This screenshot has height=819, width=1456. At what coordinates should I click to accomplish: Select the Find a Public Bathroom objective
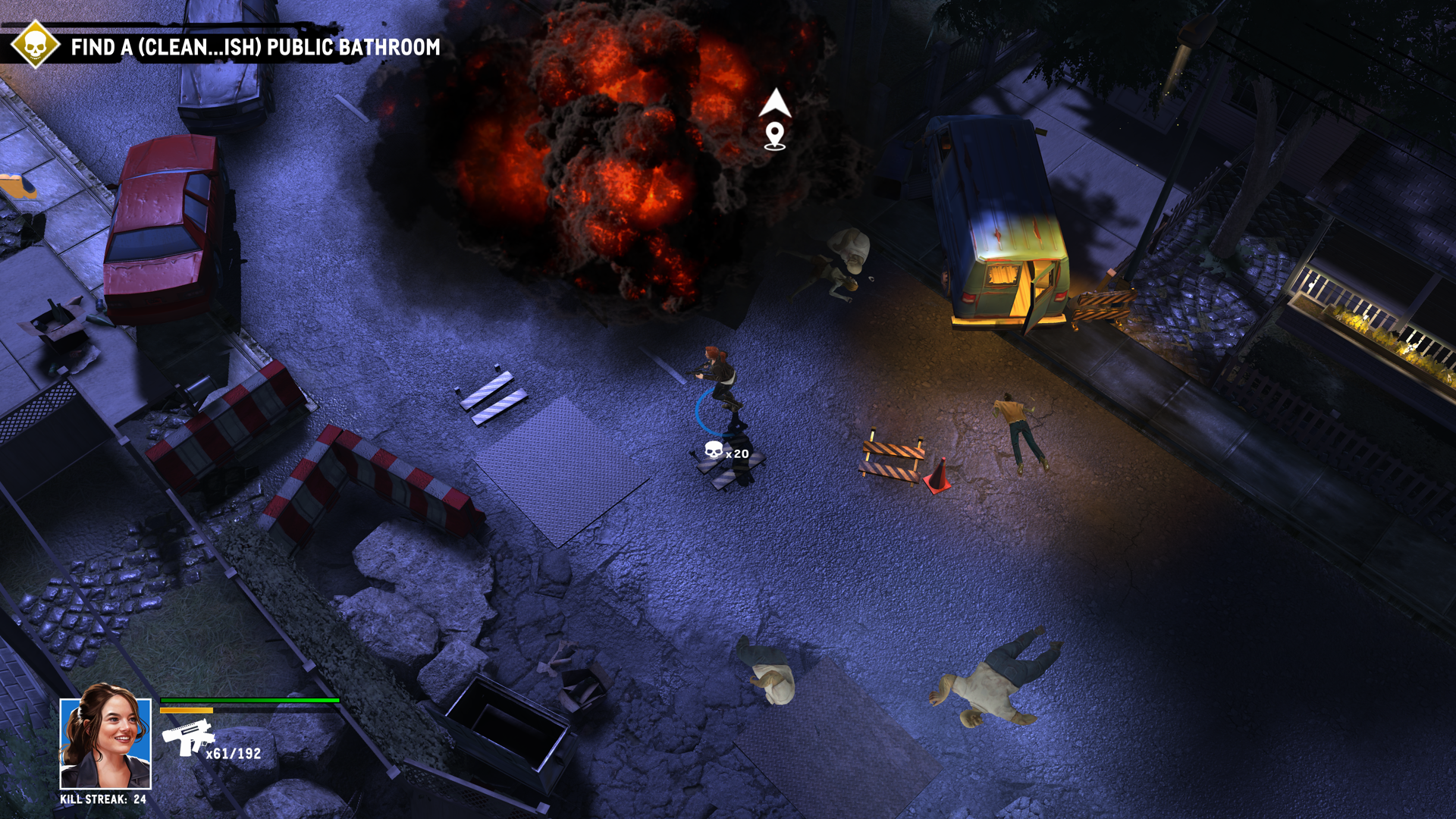(255, 48)
